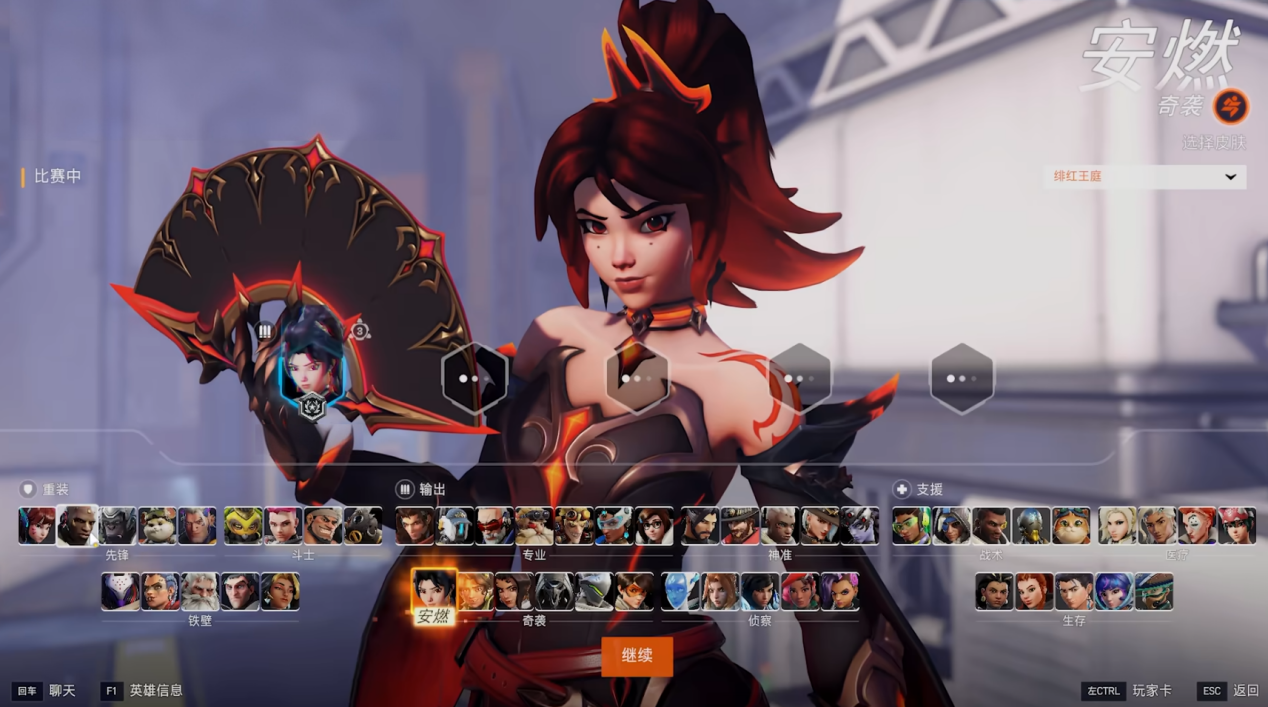
Task: Open the 绯红王庭 skin dropdown
Action: pyautogui.click(x=1144, y=177)
